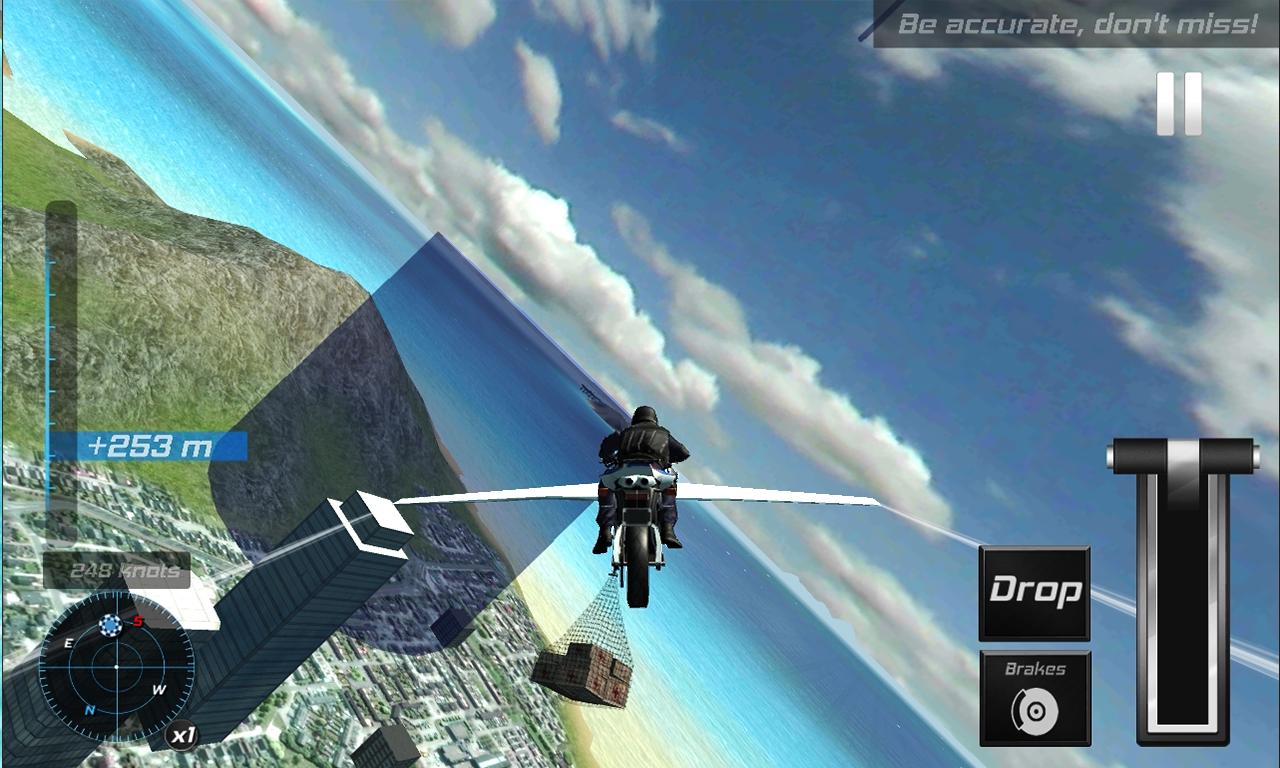The image size is (1280, 768).
Task: Select the W label on the navigation compass
Action: pyautogui.click(x=160, y=690)
